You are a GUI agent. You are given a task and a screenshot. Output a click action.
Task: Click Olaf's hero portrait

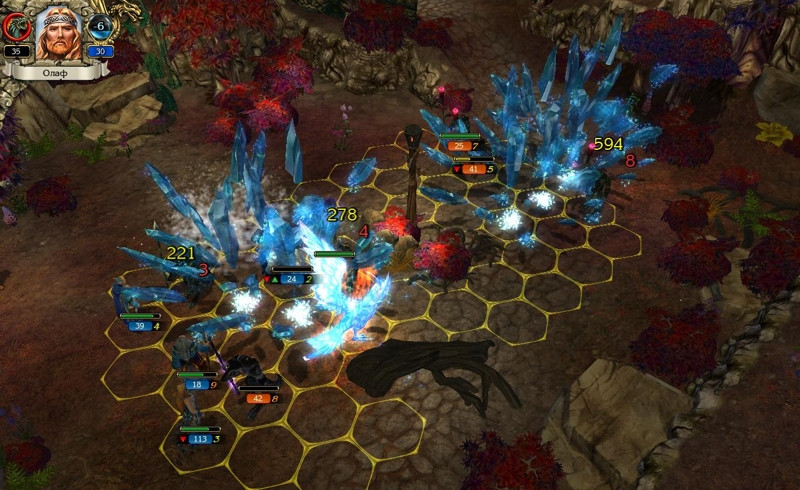click(x=59, y=34)
